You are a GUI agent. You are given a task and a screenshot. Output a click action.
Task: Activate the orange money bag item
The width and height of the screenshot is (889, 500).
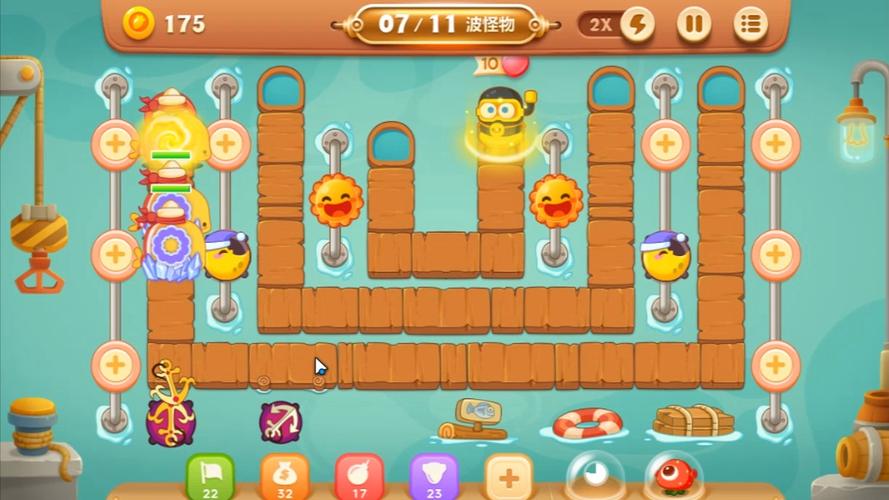[x=284, y=475]
